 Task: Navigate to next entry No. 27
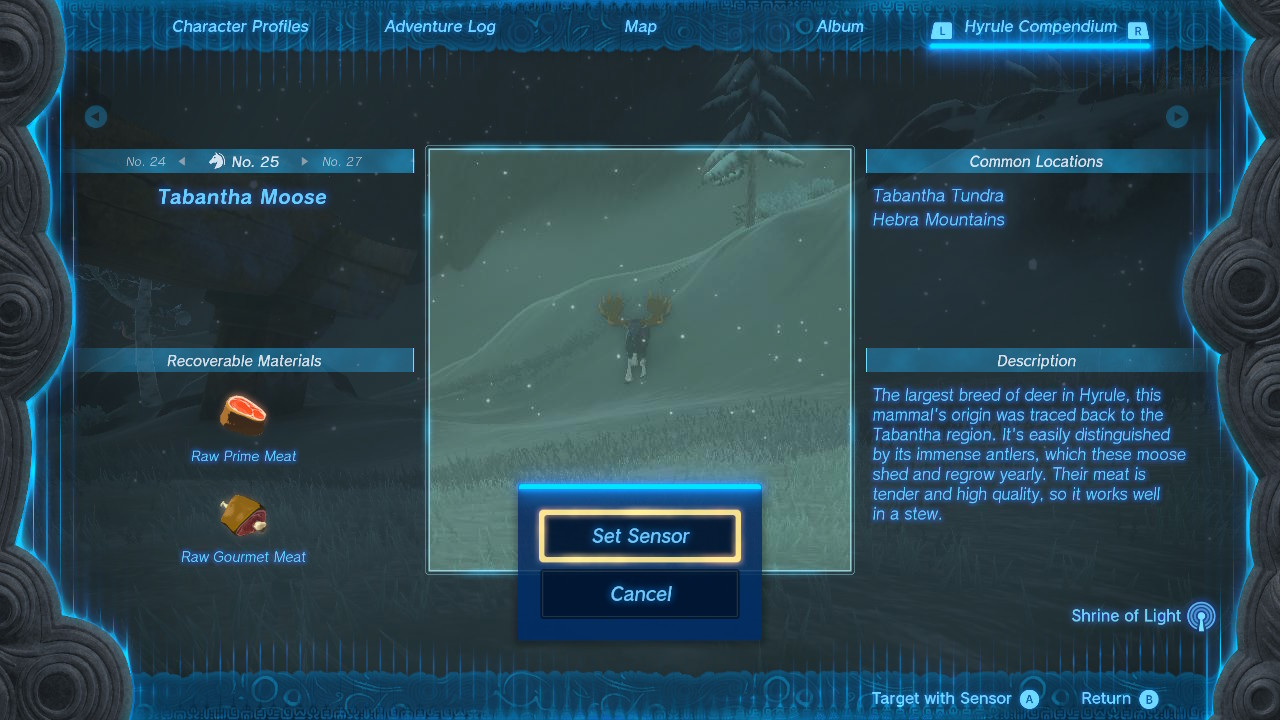coord(341,160)
